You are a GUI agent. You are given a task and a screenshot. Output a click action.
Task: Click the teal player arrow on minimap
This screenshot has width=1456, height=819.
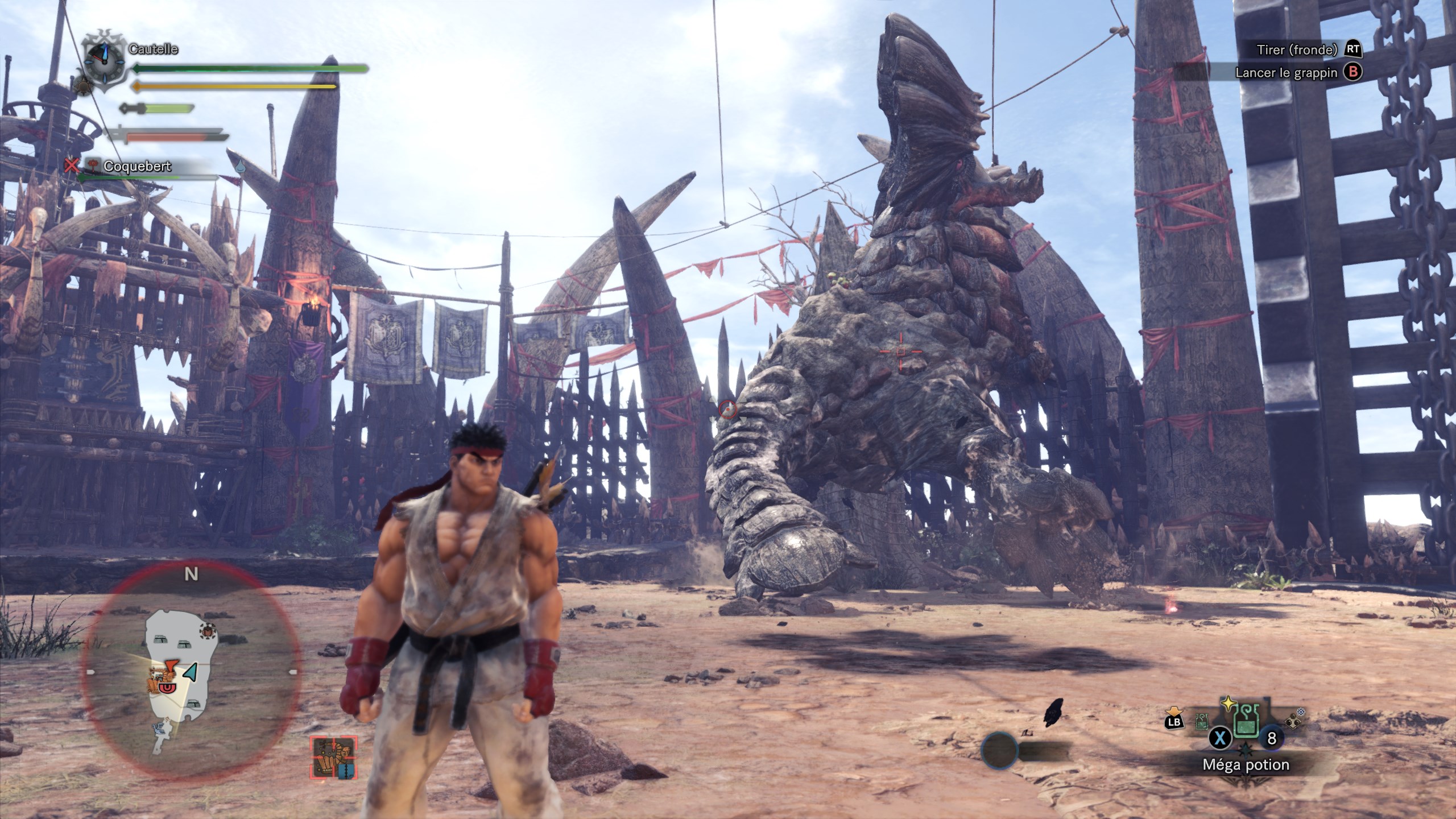pos(191,672)
